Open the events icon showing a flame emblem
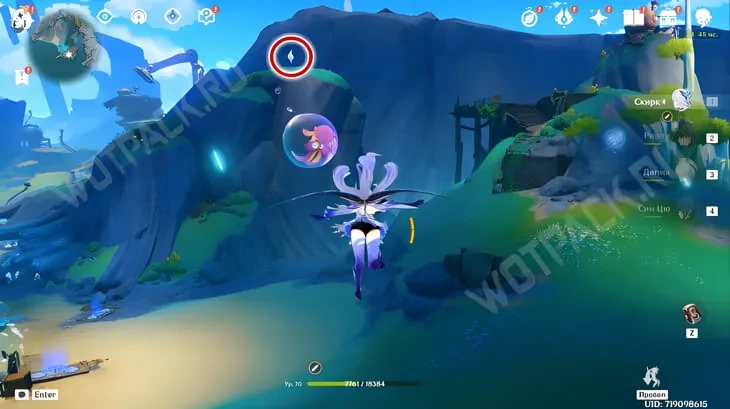 click(565, 17)
